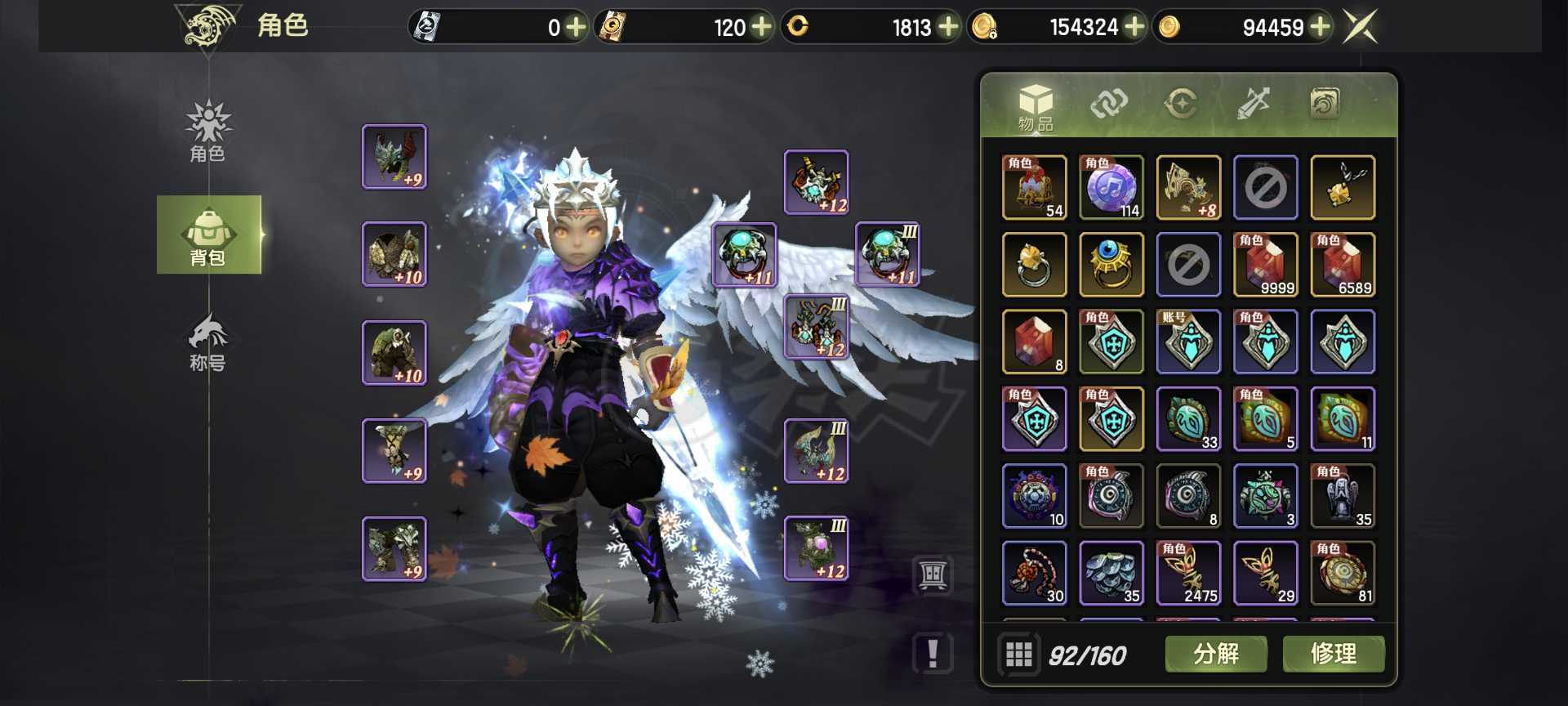
Task: Select the 背包 backpack side tab
Action: (x=208, y=235)
